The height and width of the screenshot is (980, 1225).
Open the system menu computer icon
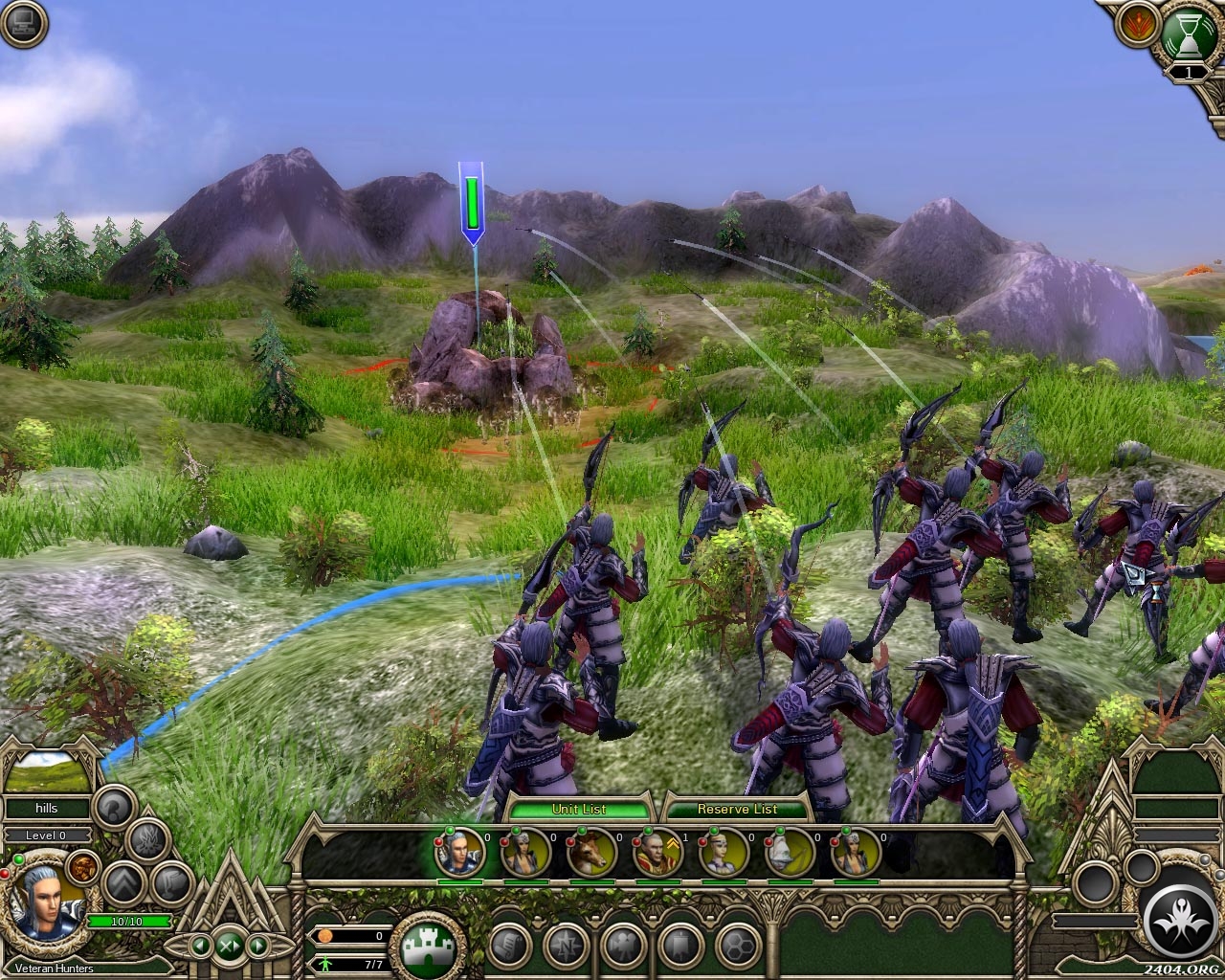click(x=23, y=24)
